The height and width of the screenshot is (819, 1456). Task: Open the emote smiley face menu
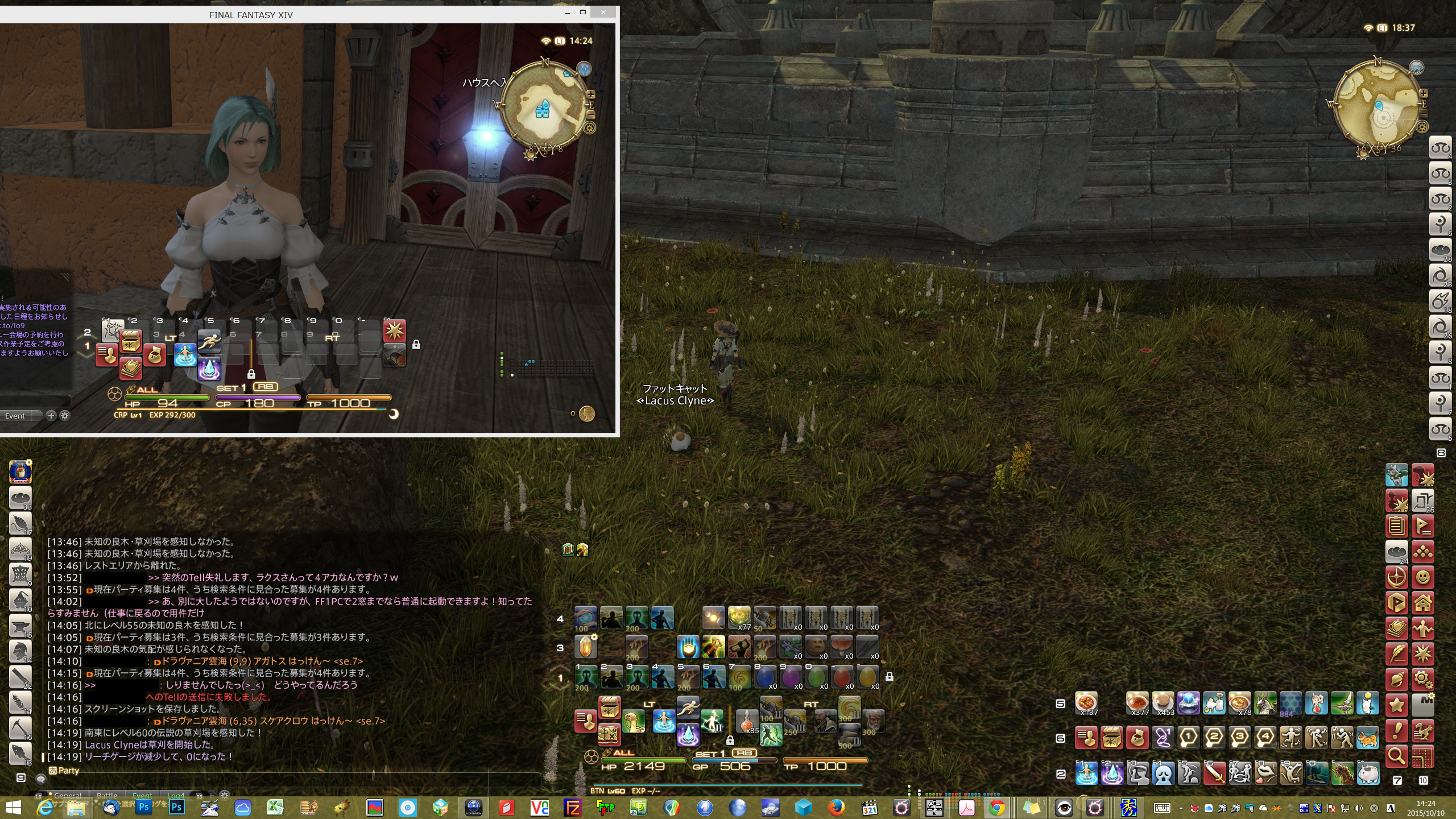(x=1423, y=577)
